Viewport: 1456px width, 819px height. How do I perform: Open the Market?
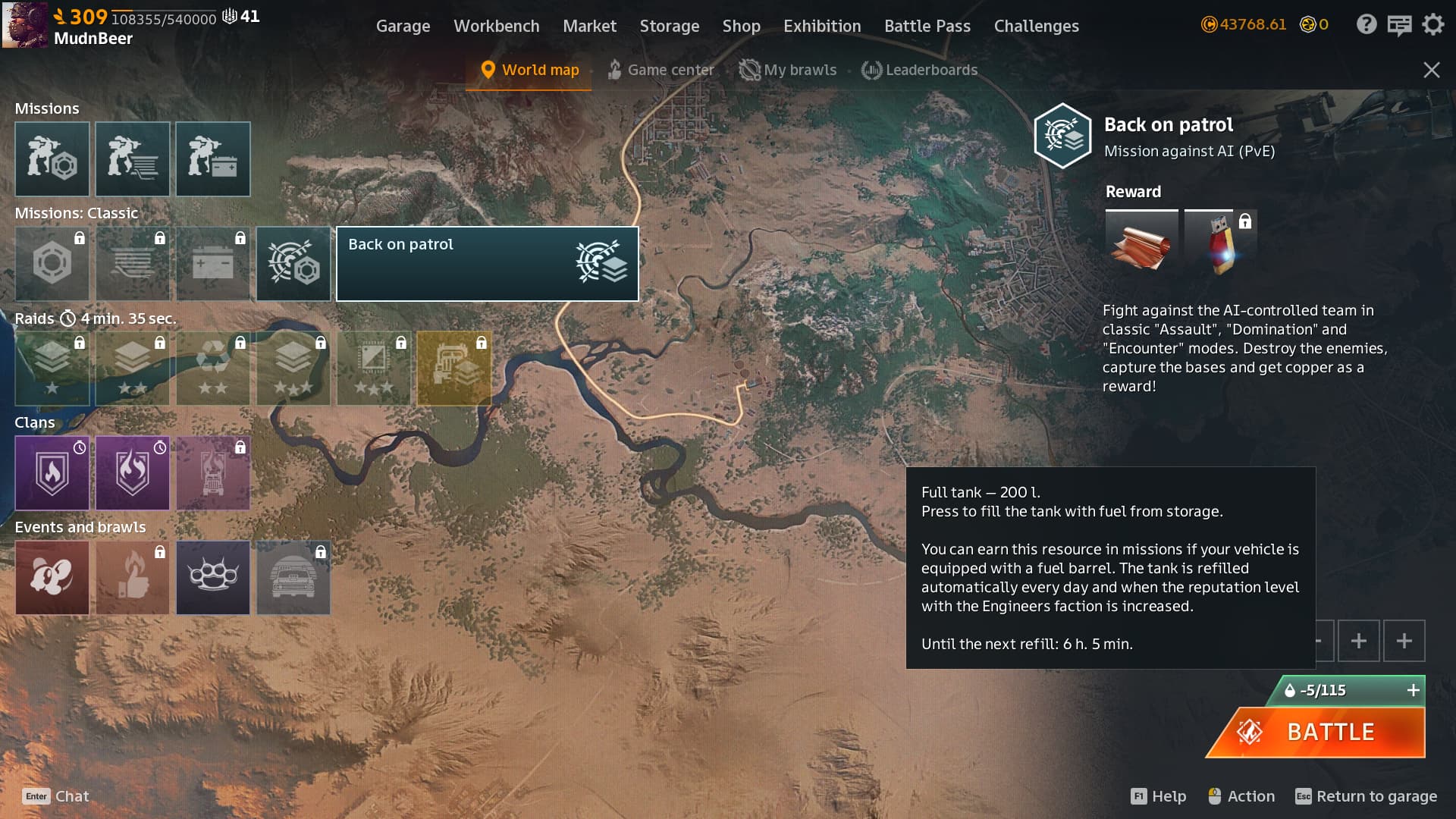pos(589,26)
